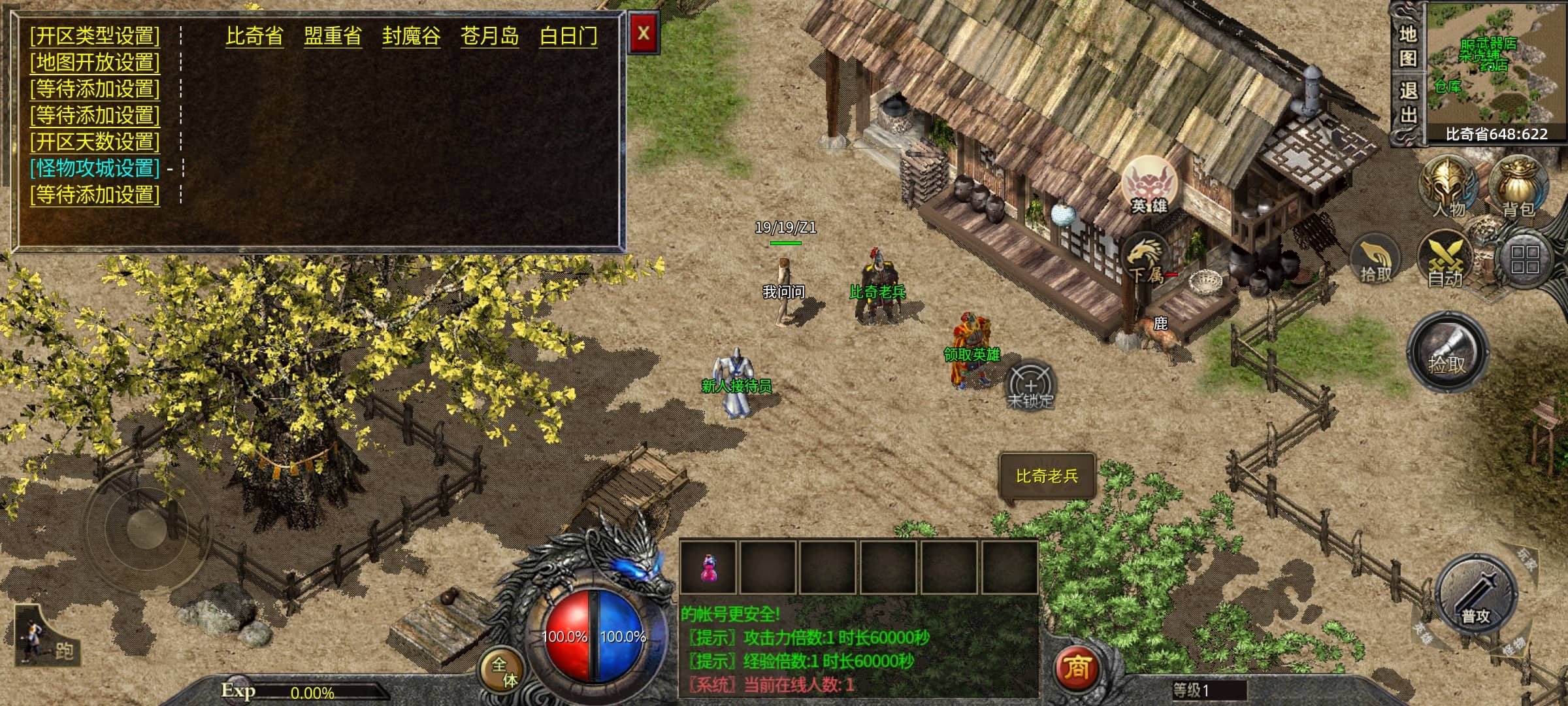This screenshot has width=1568, height=706.
Task: Click the 英雄 hero portrait icon
Action: pyautogui.click(x=1149, y=185)
